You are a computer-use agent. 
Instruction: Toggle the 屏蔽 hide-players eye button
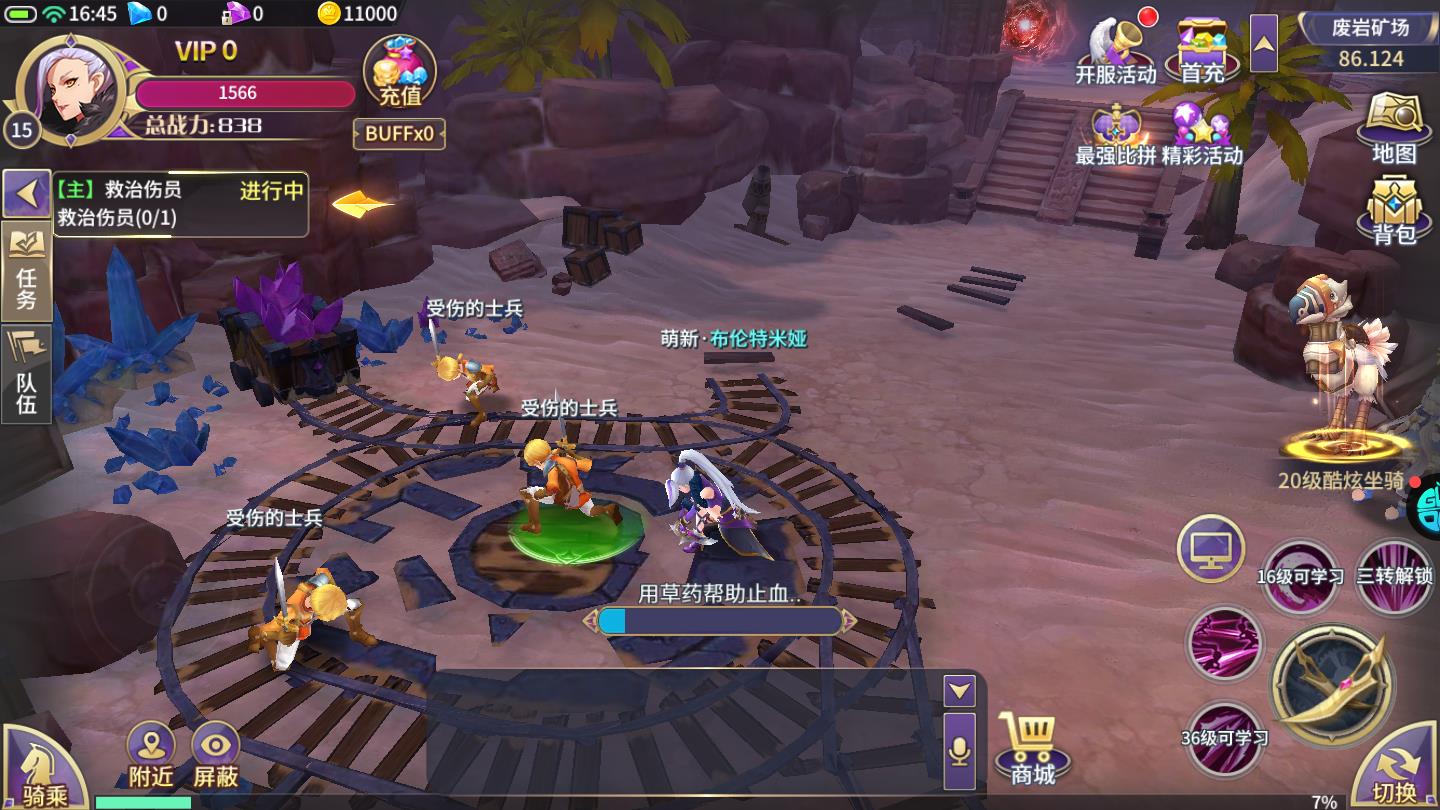[x=216, y=756]
